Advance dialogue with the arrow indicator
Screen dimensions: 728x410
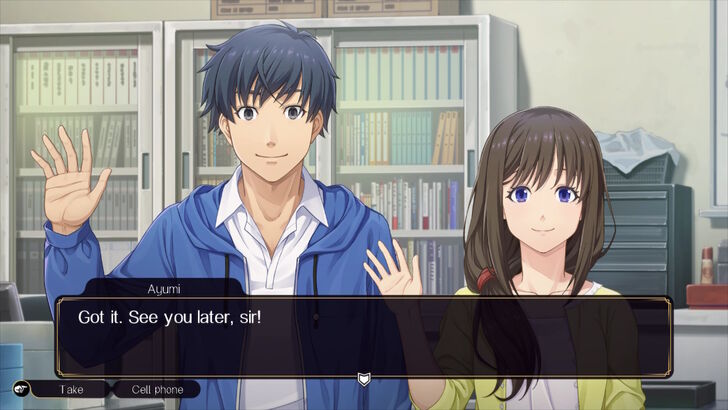tap(363, 378)
